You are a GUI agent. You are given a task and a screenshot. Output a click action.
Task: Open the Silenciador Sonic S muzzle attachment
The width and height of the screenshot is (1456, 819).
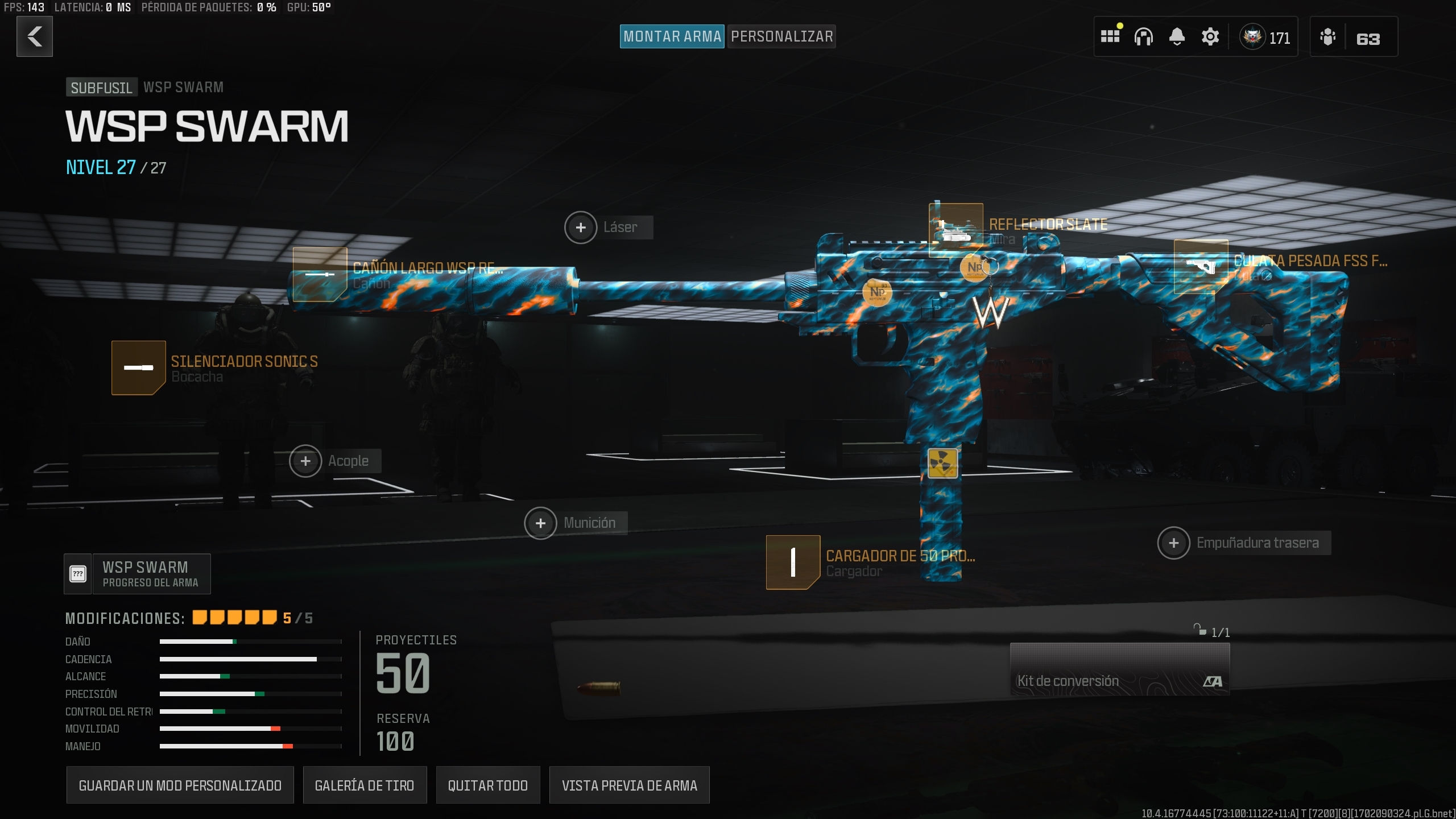pos(139,367)
